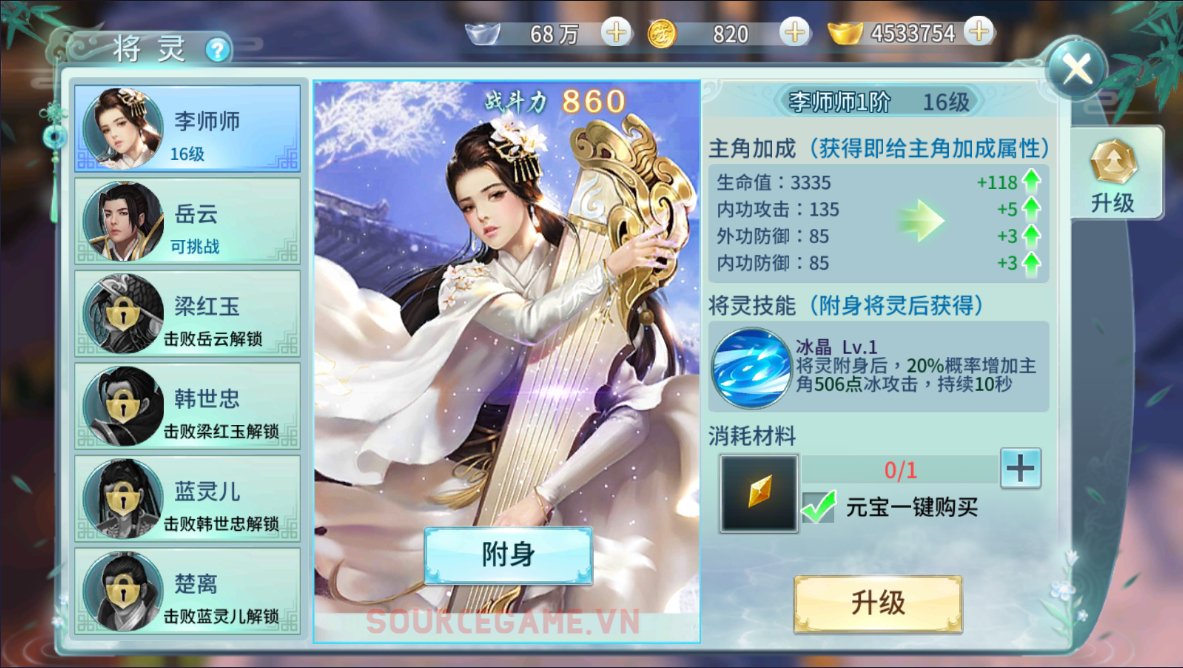Add gold ingots via plus beside 4533754

978,32
